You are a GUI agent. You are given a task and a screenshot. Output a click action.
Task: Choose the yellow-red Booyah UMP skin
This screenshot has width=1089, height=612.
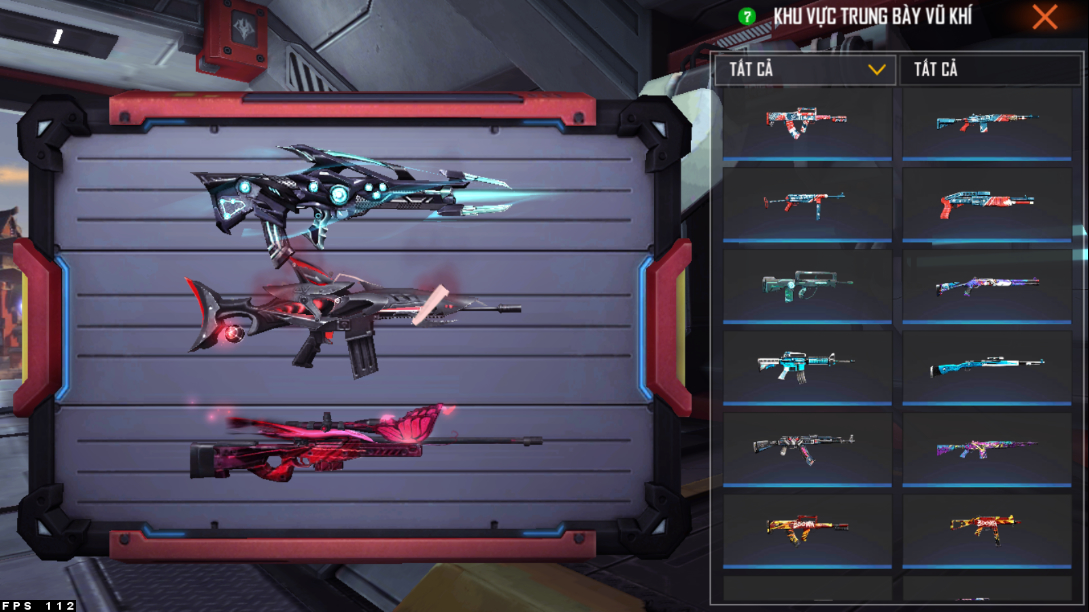coord(988,527)
